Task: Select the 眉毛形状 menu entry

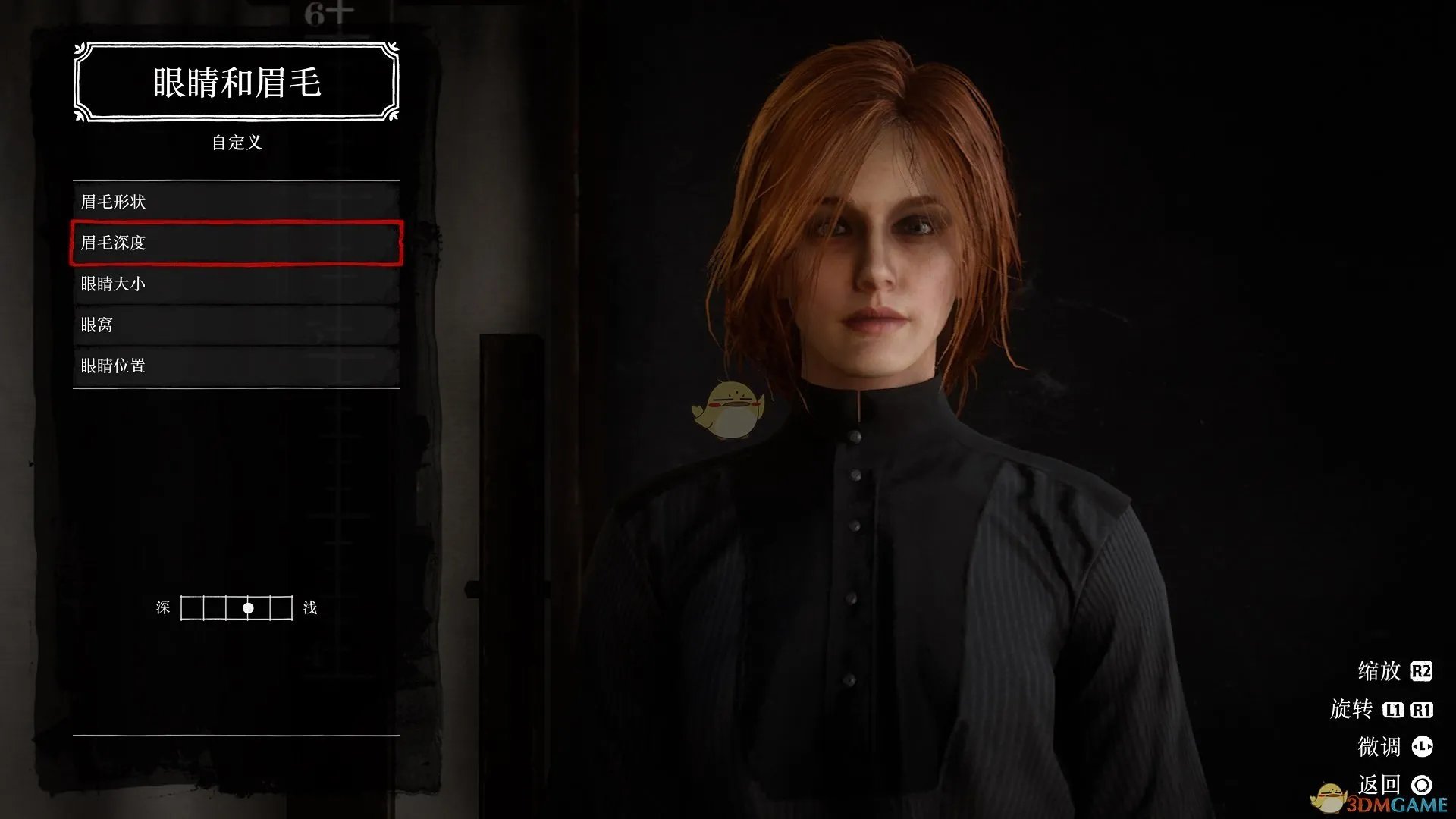Action: [x=236, y=202]
